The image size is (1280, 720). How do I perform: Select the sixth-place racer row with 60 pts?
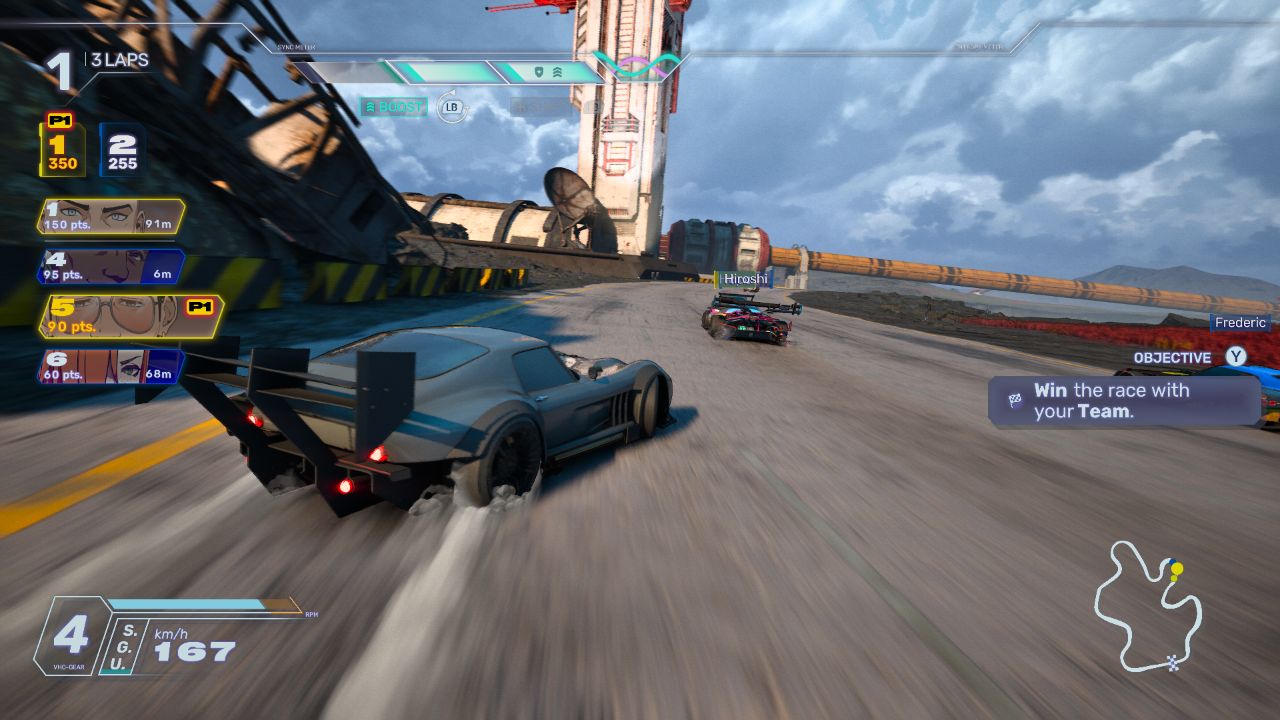111,366
